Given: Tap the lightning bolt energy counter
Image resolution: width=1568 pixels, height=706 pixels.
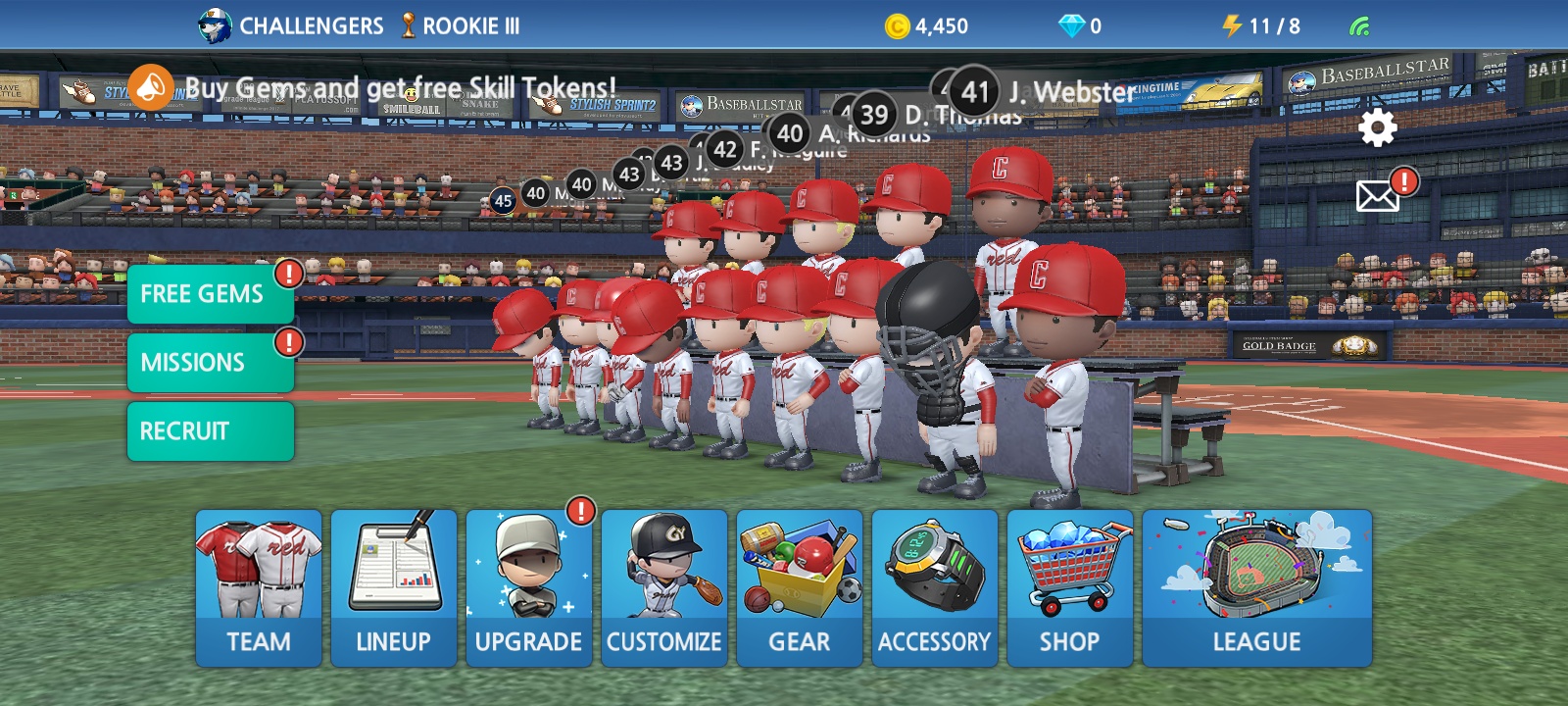Looking at the screenshot, I should (x=1261, y=26).
